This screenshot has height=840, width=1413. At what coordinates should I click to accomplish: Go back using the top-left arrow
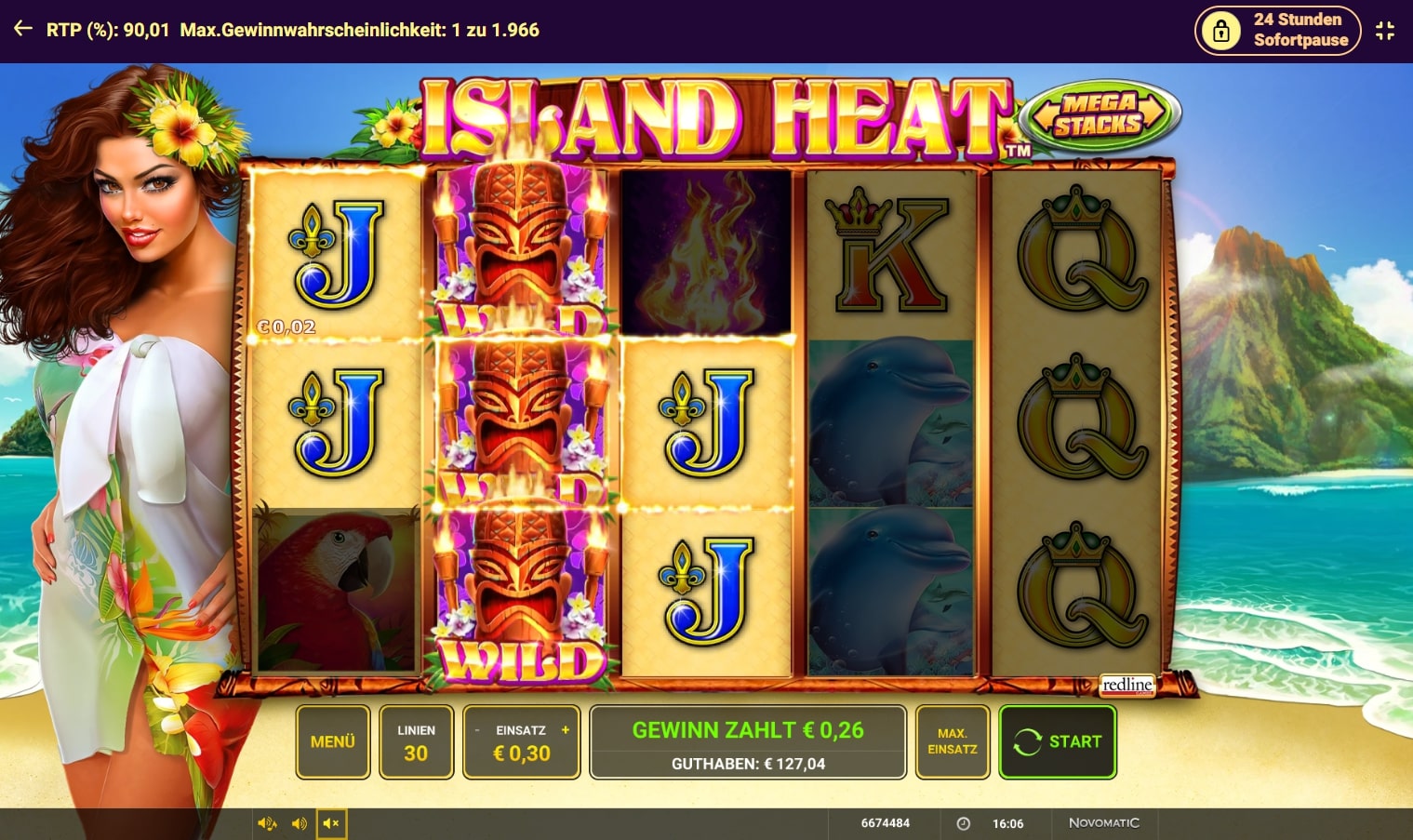pos(23,30)
